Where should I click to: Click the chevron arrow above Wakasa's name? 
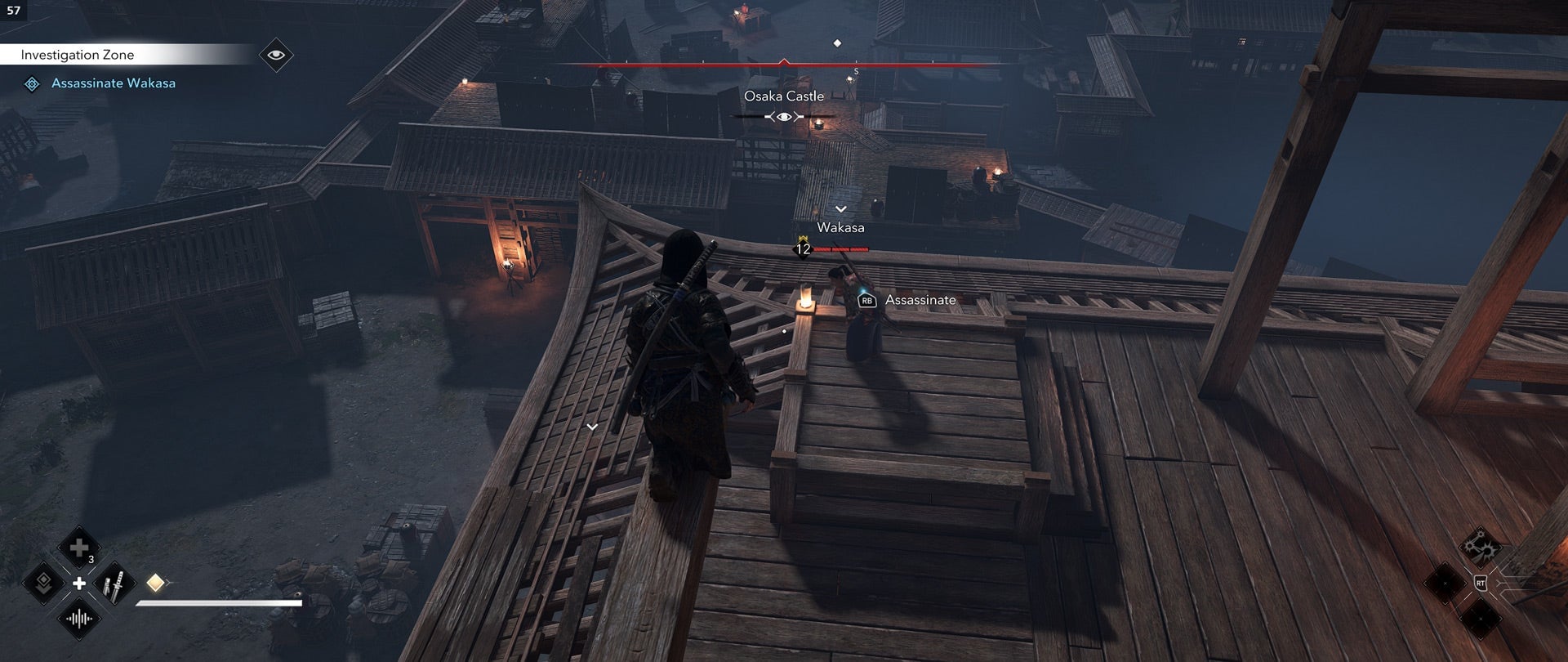842,208
